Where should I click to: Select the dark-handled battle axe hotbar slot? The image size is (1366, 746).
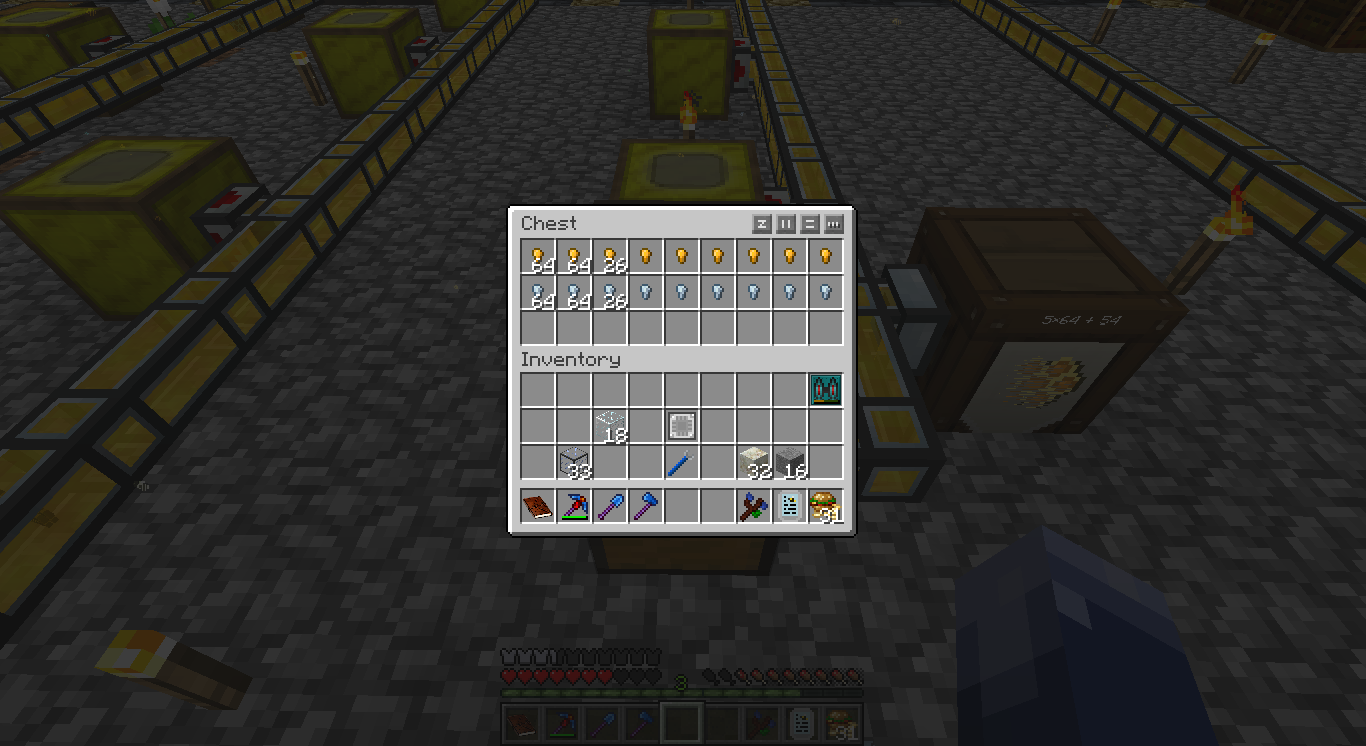point(754,507)
